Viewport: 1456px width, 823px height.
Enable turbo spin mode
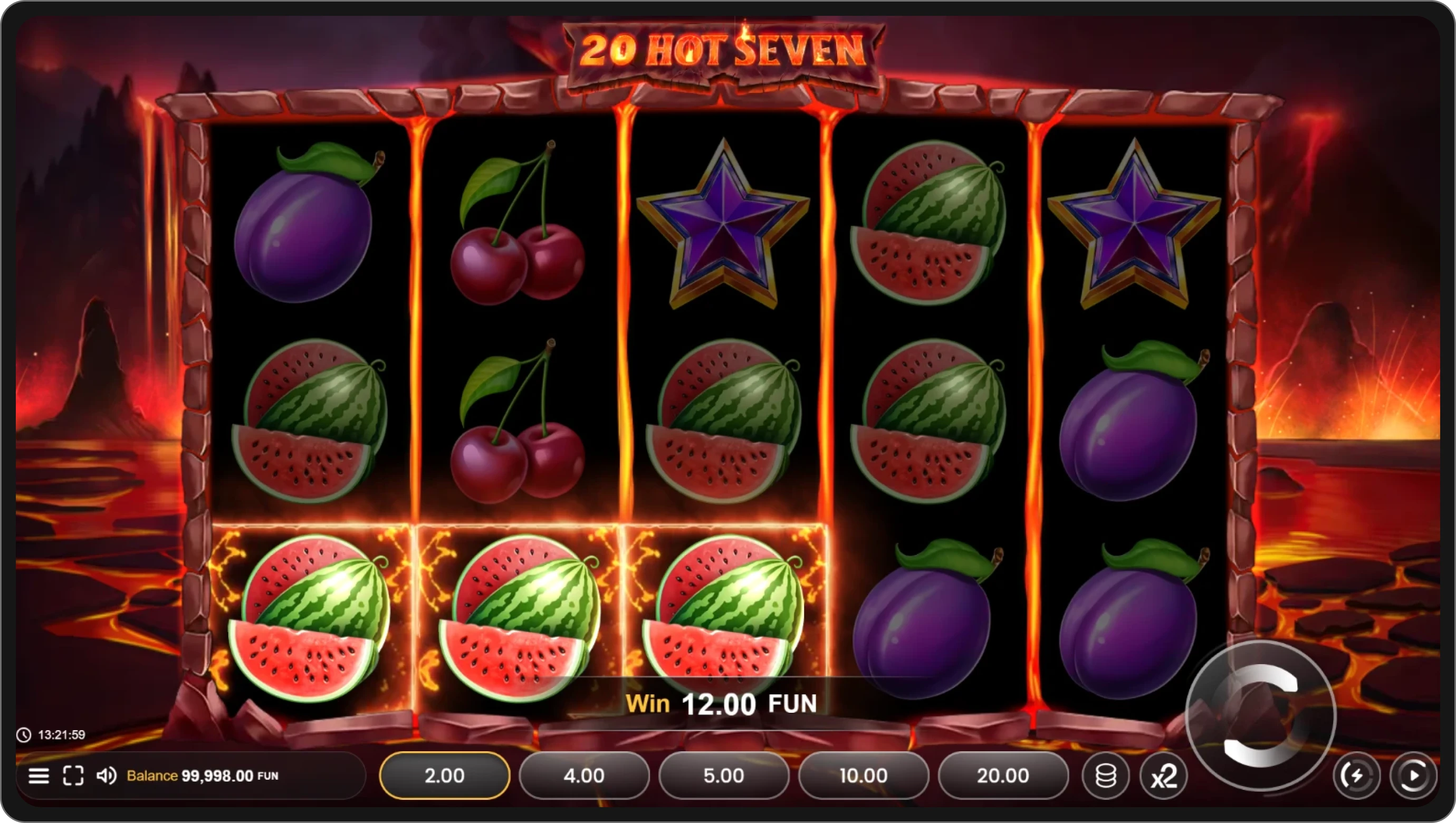[x=1357, y=776]
